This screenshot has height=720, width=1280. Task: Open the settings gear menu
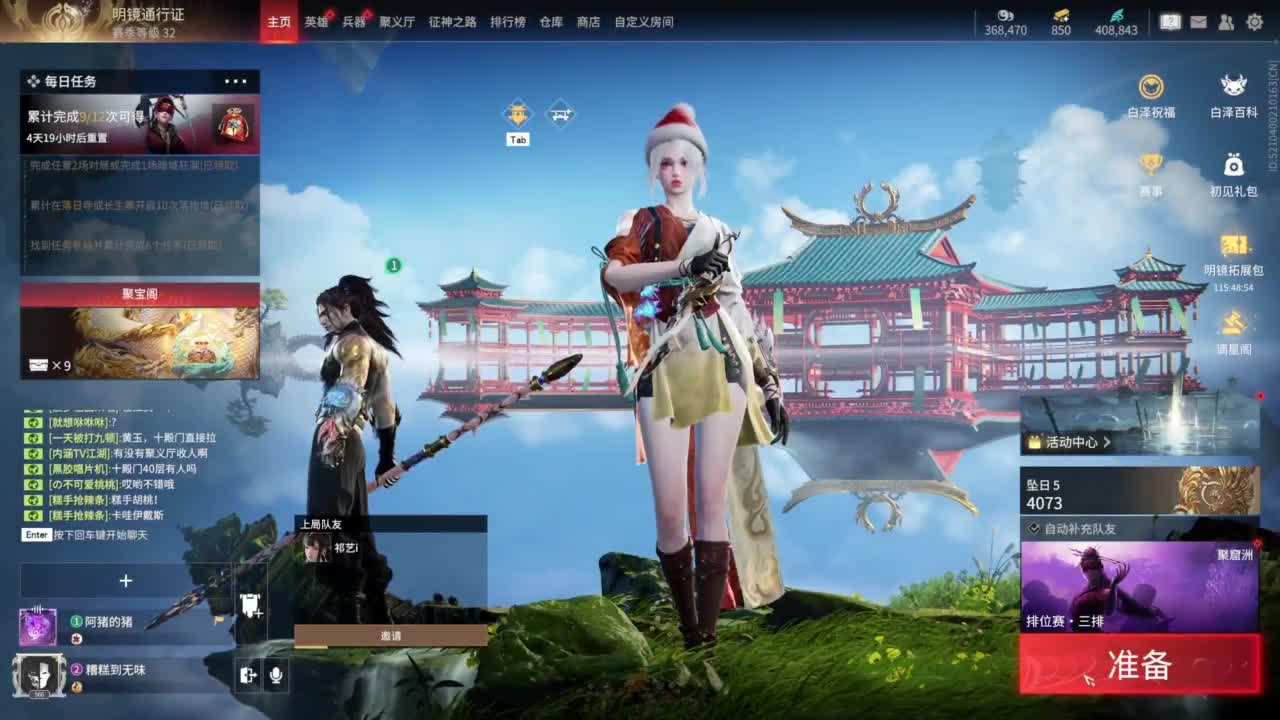point(1255,22)
